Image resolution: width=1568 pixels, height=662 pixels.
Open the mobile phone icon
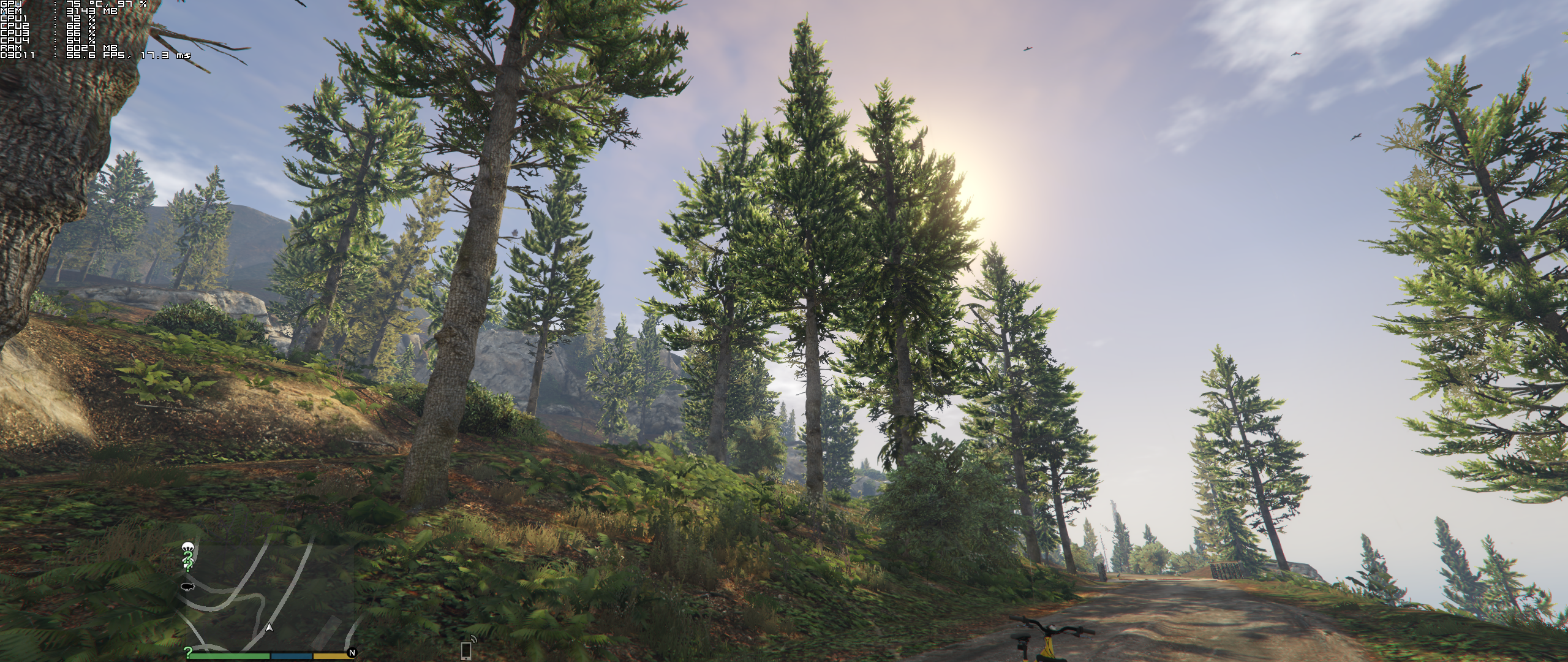coord(466,650)
